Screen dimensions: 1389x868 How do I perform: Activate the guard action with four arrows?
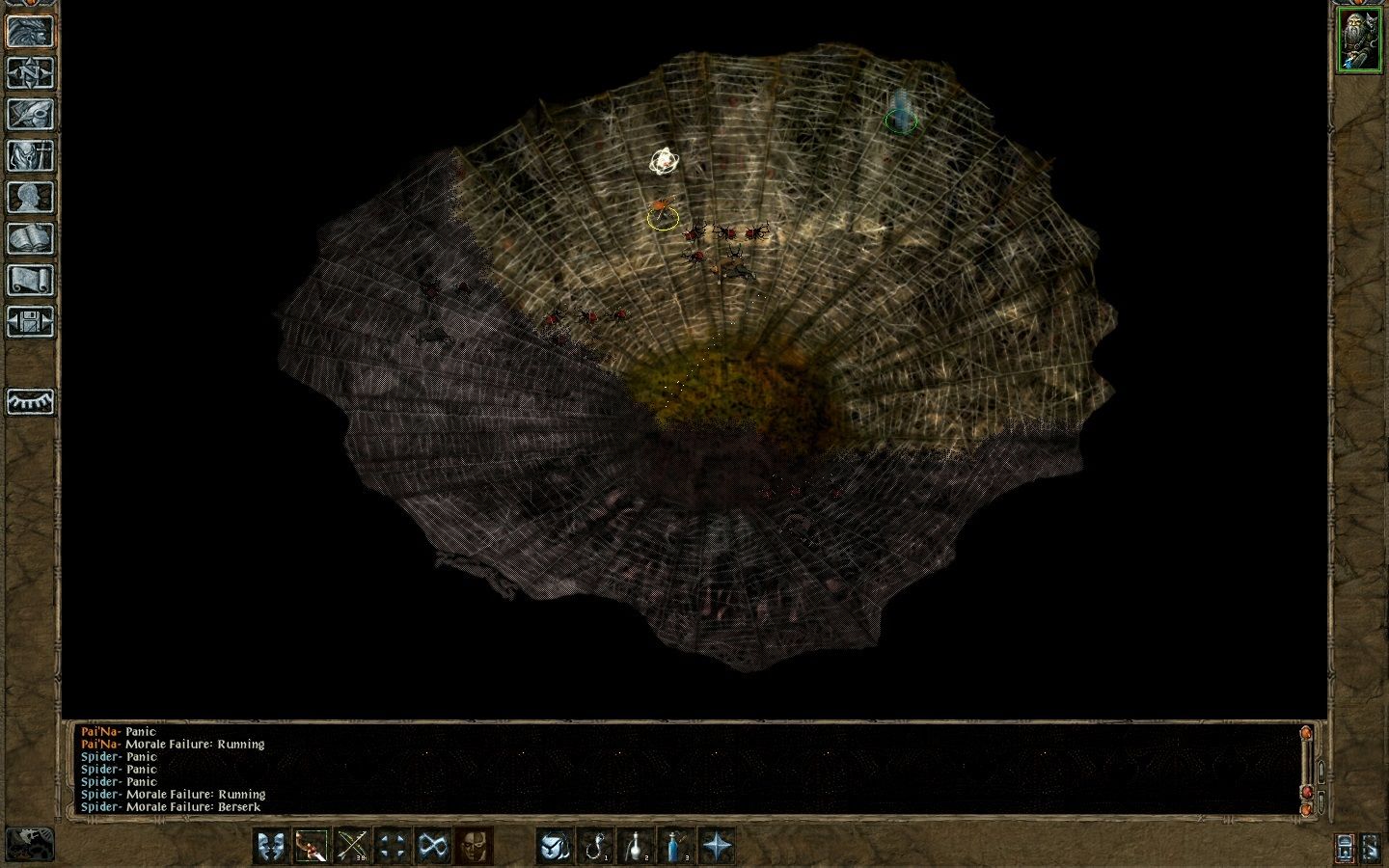pyautogui.click(x=390, y=846)
